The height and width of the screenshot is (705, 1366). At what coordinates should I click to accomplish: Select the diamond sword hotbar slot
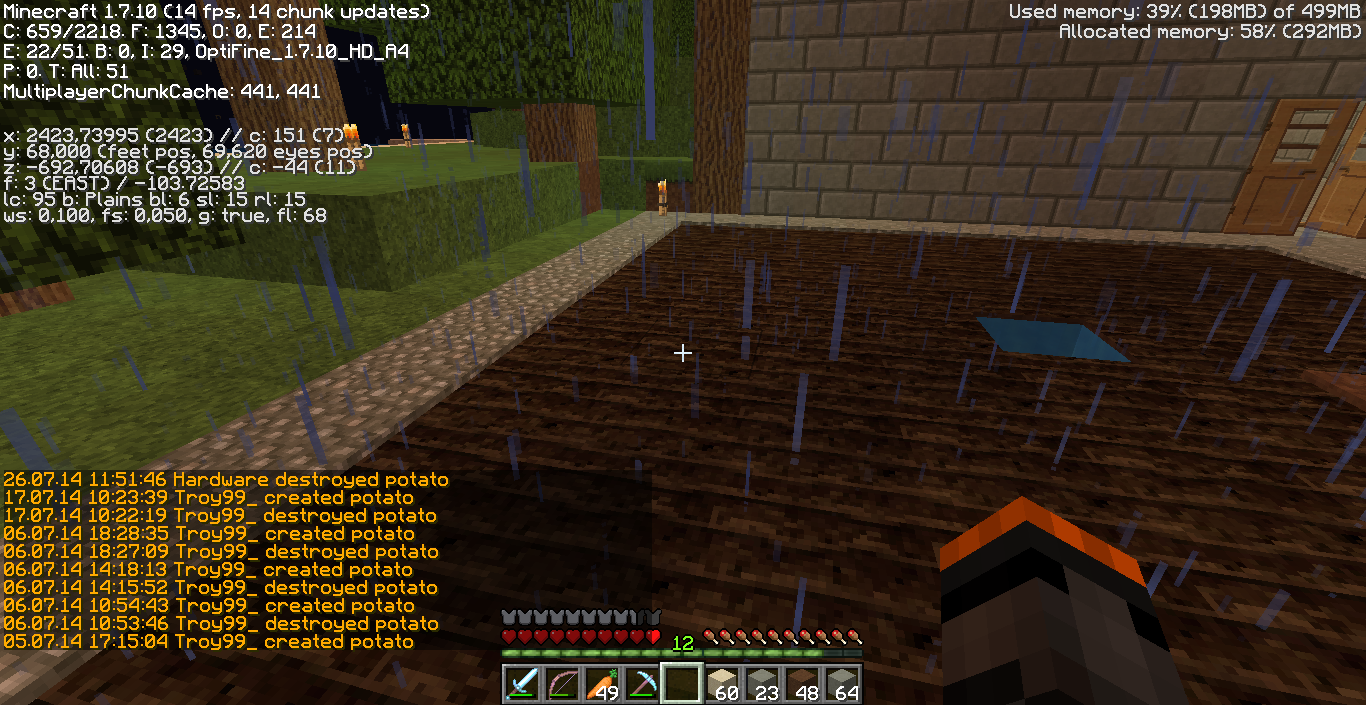pyautogui.click(x=522, y=684)
